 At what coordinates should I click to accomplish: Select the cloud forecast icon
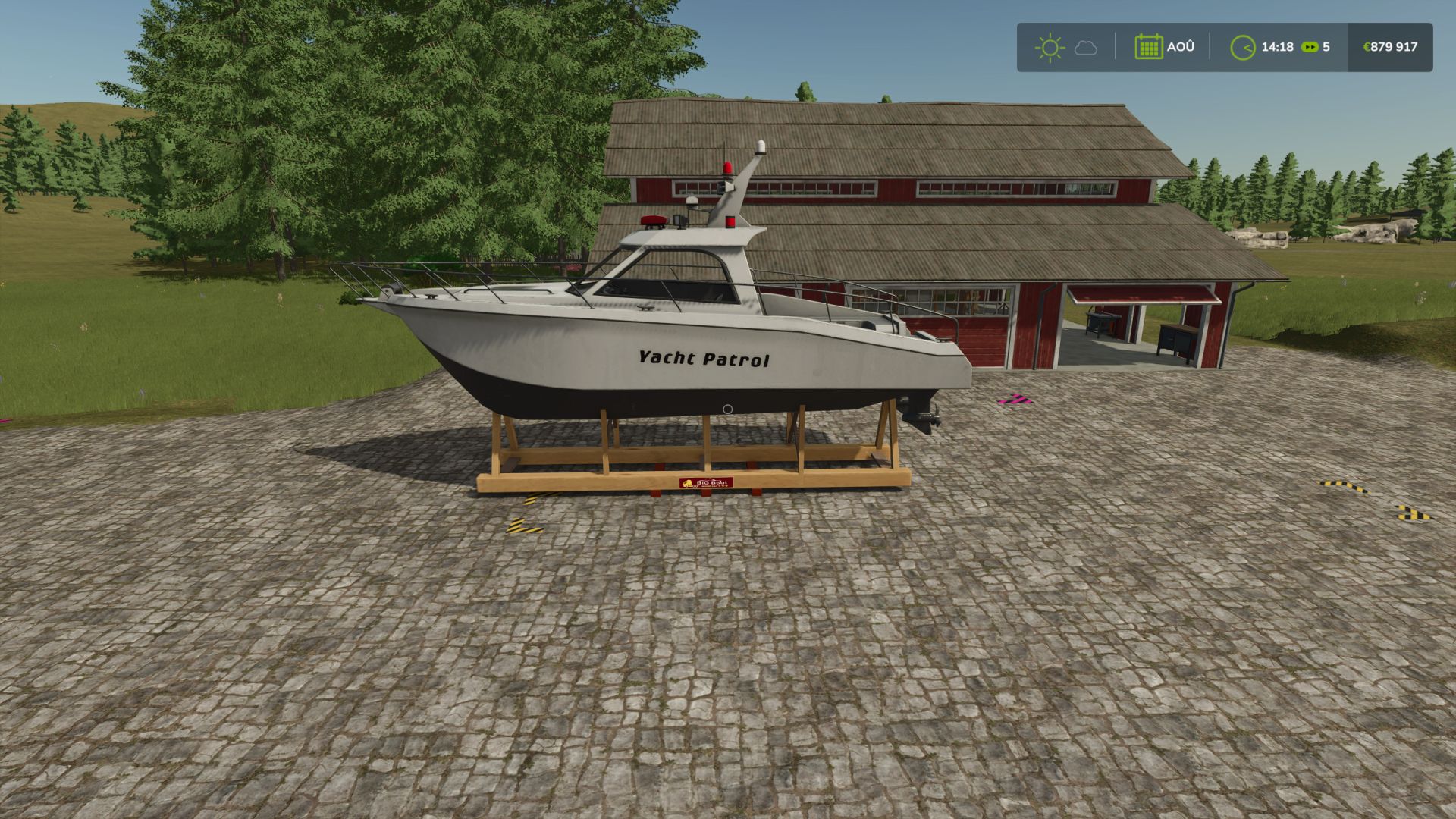[1087, 48]
